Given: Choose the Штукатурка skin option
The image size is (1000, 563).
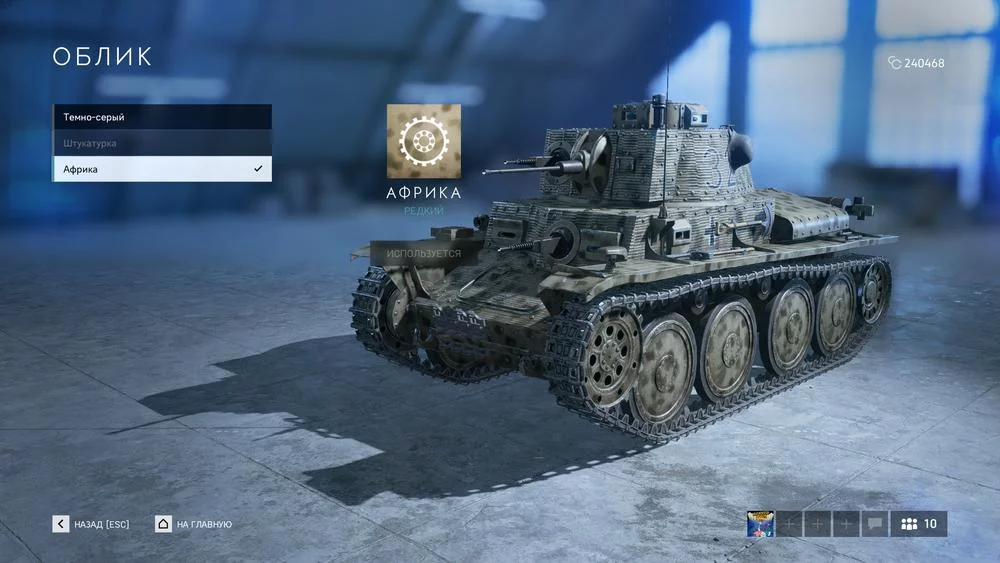Looking at the screenshot, I should coord(161,143).
